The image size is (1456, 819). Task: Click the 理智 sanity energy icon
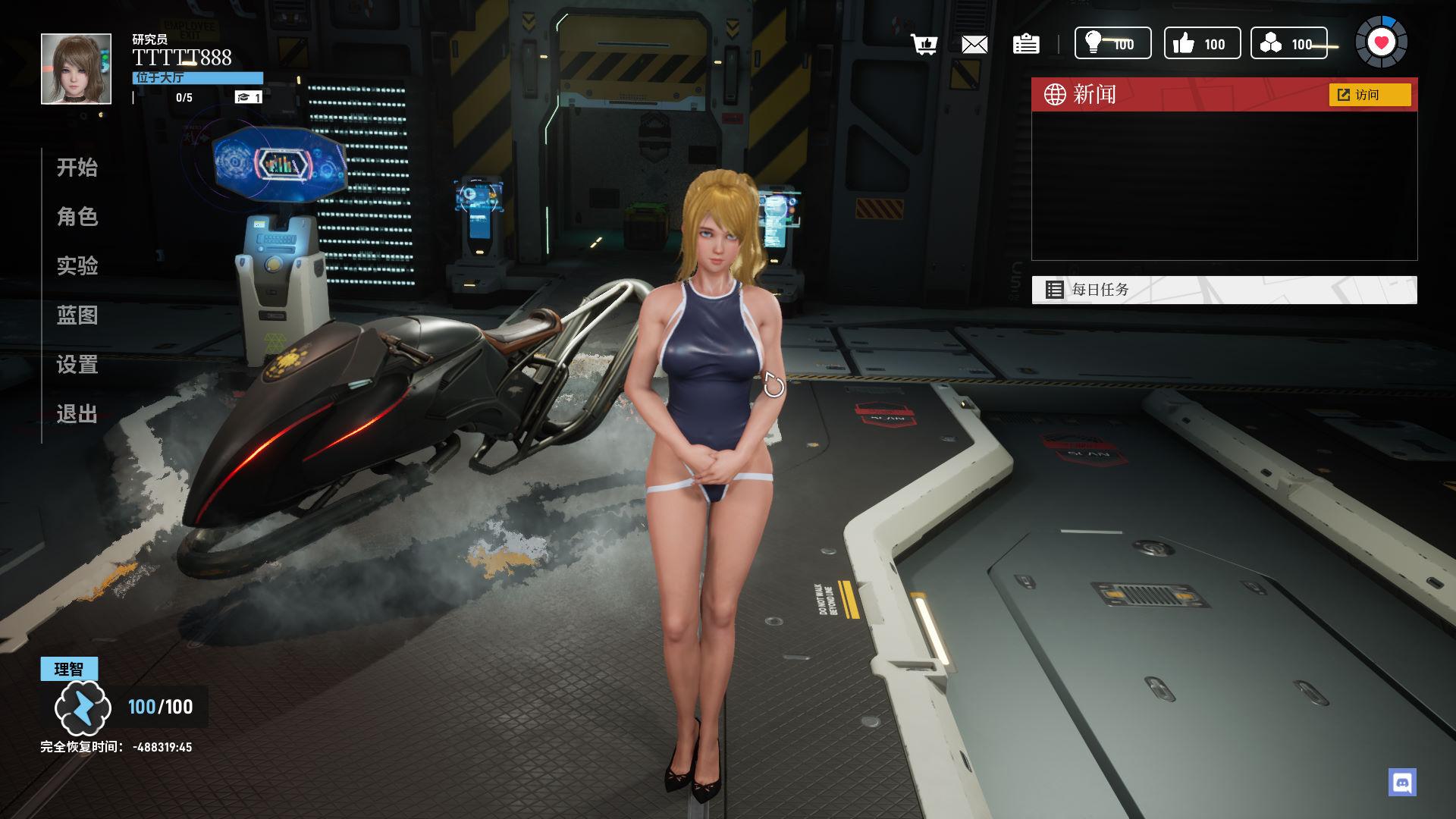[x=83, y=708]
